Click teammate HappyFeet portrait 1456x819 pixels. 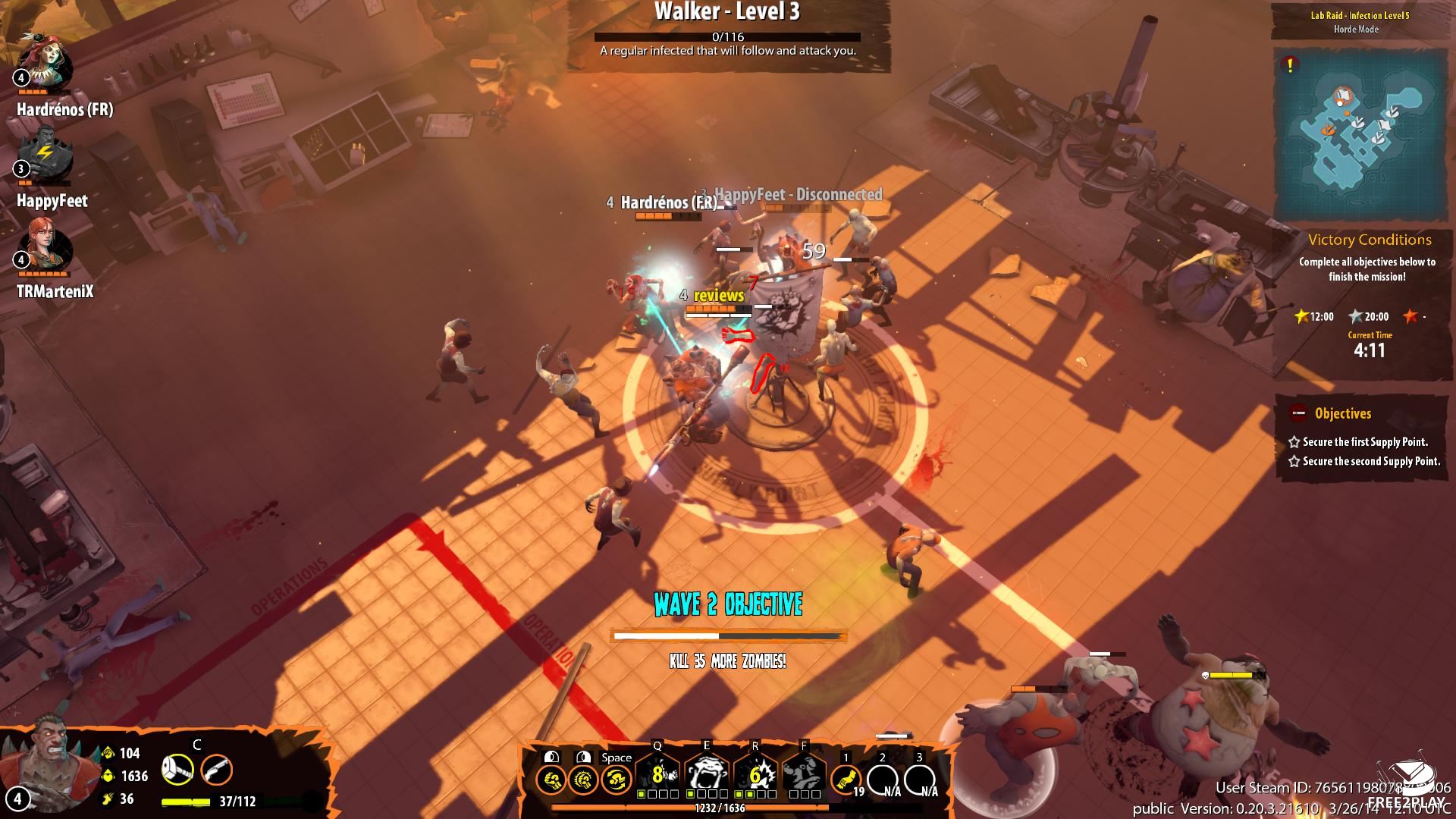tap(47, 156)
